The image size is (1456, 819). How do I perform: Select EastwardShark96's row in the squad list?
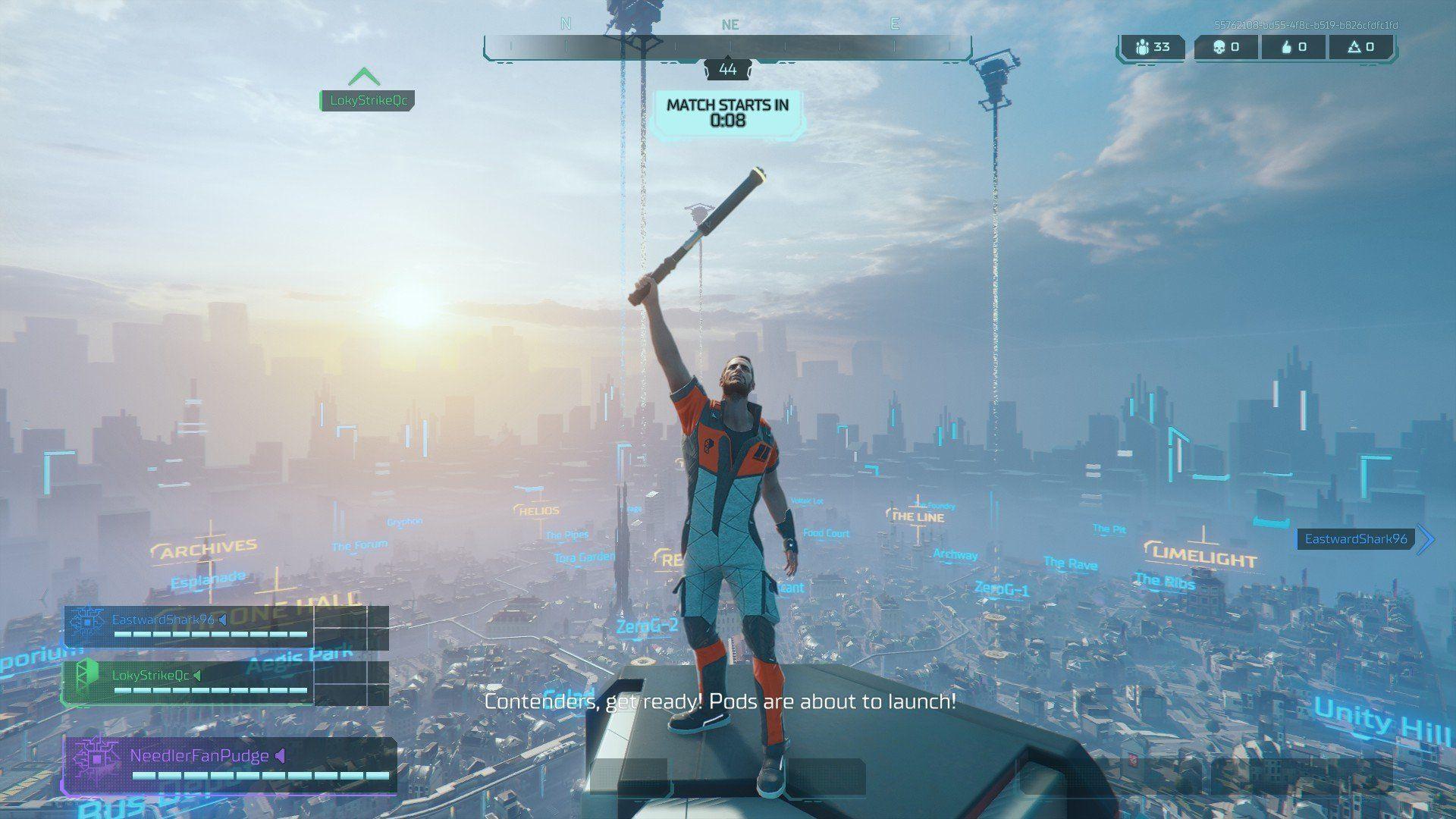(188, 626)
